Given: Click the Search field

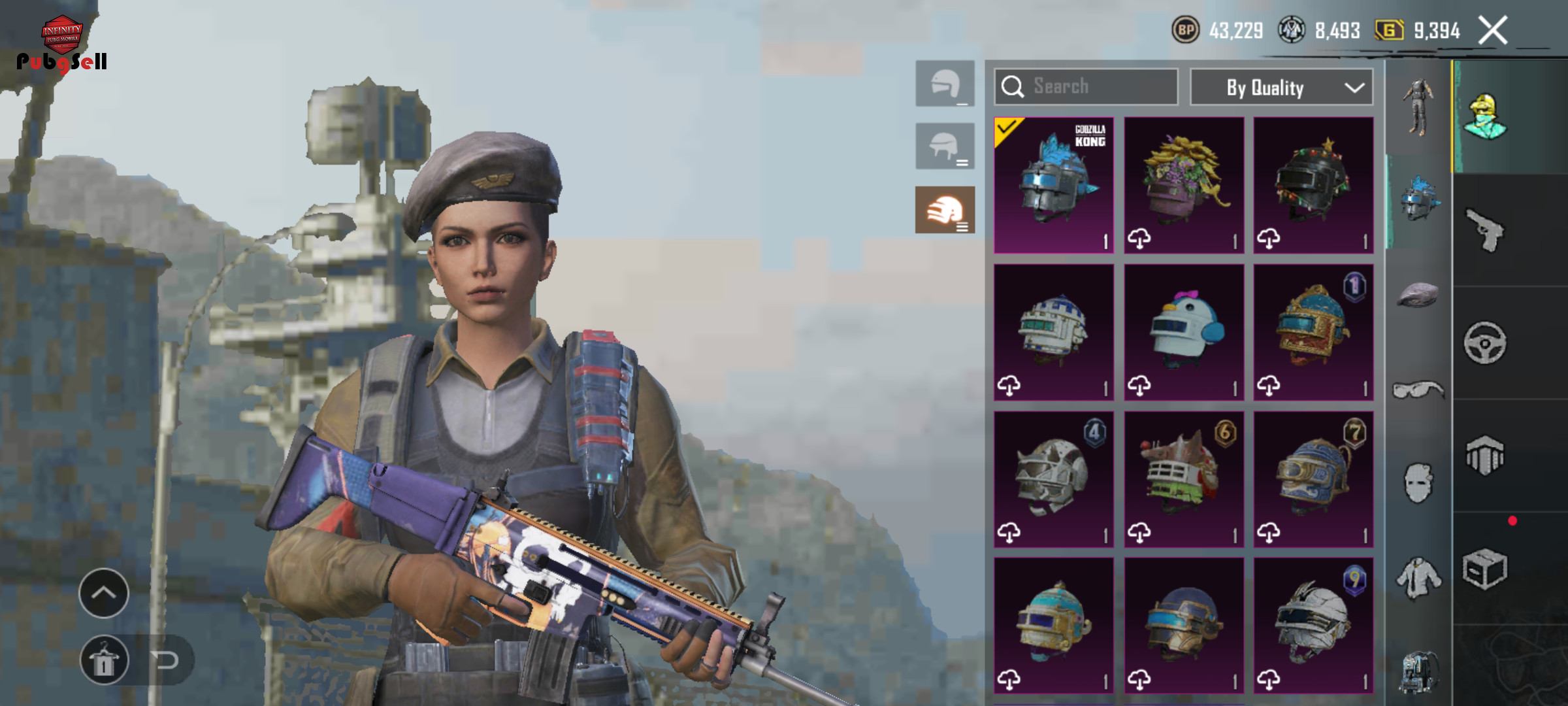Looking at the screenshot, I should pos(1086,87).
